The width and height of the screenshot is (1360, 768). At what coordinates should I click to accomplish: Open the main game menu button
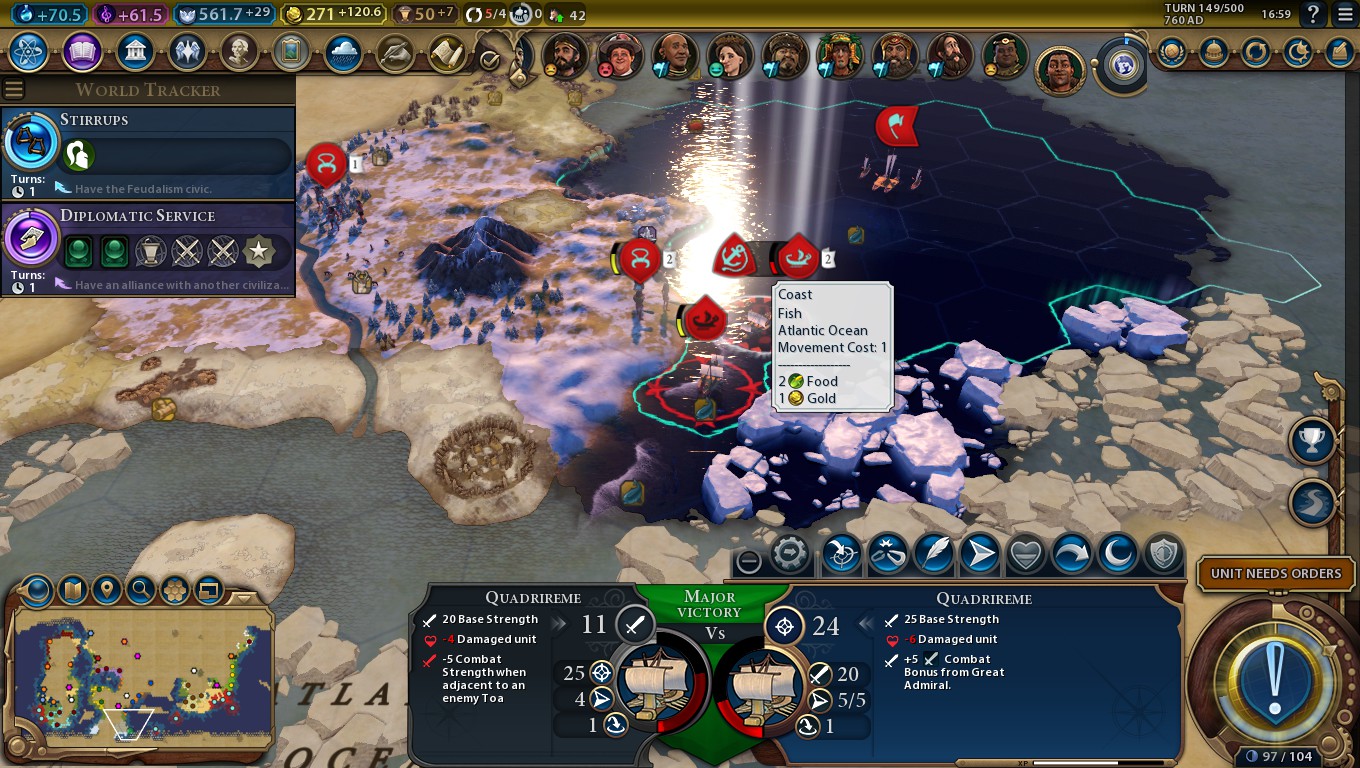pos(1345,14)
